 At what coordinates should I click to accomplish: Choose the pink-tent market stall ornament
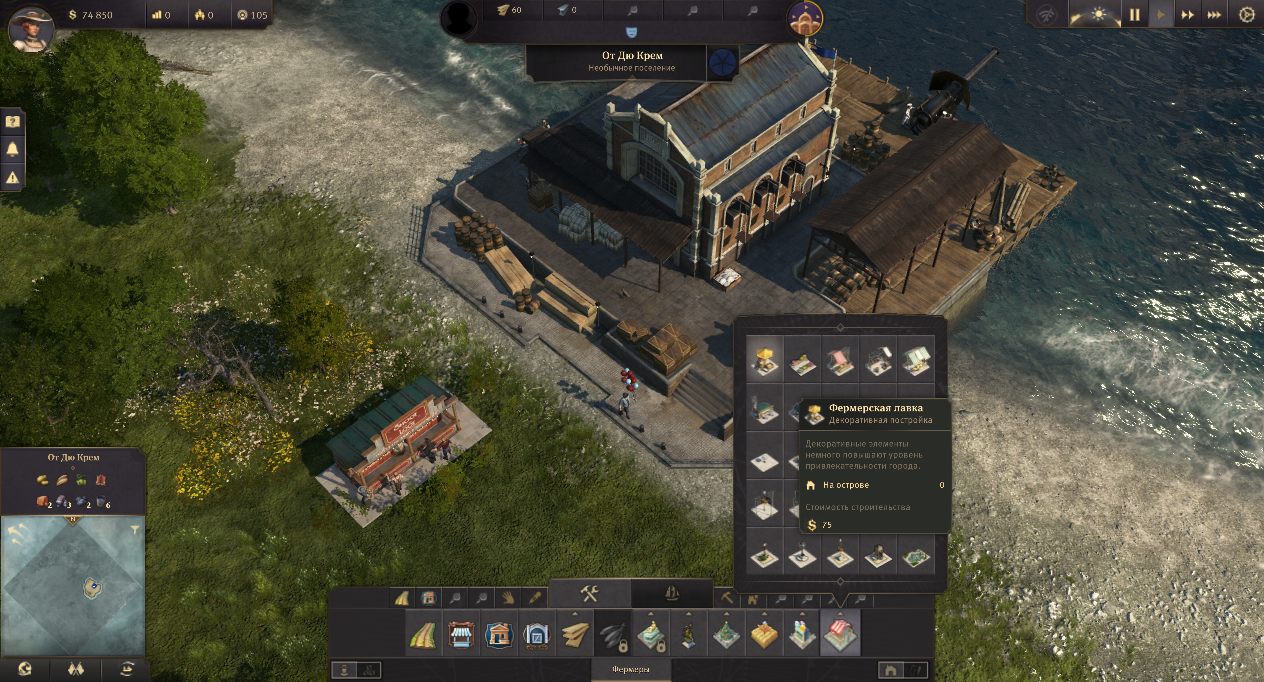pyautogui.click(x=840, y=360)
